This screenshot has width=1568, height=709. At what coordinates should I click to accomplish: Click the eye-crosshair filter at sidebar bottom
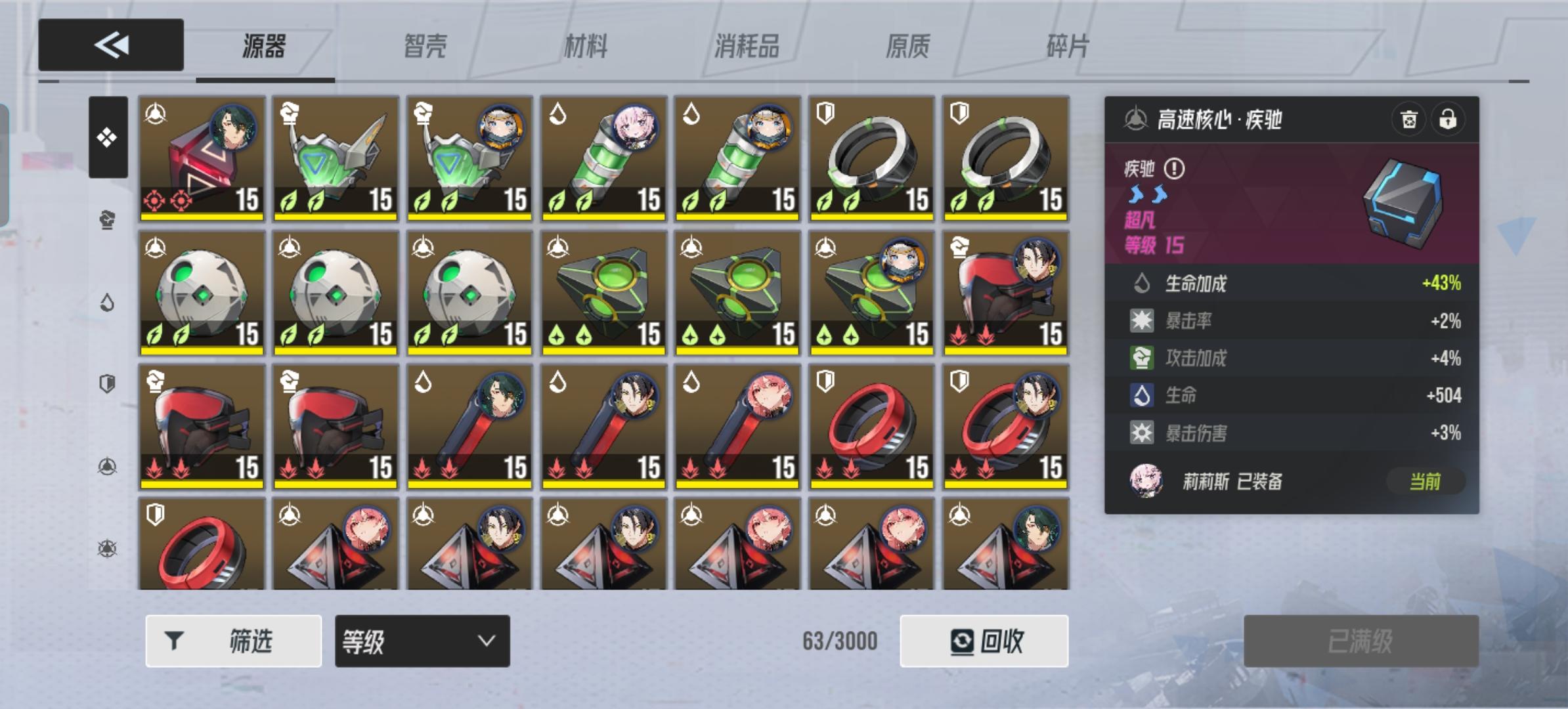click(108, 546)
